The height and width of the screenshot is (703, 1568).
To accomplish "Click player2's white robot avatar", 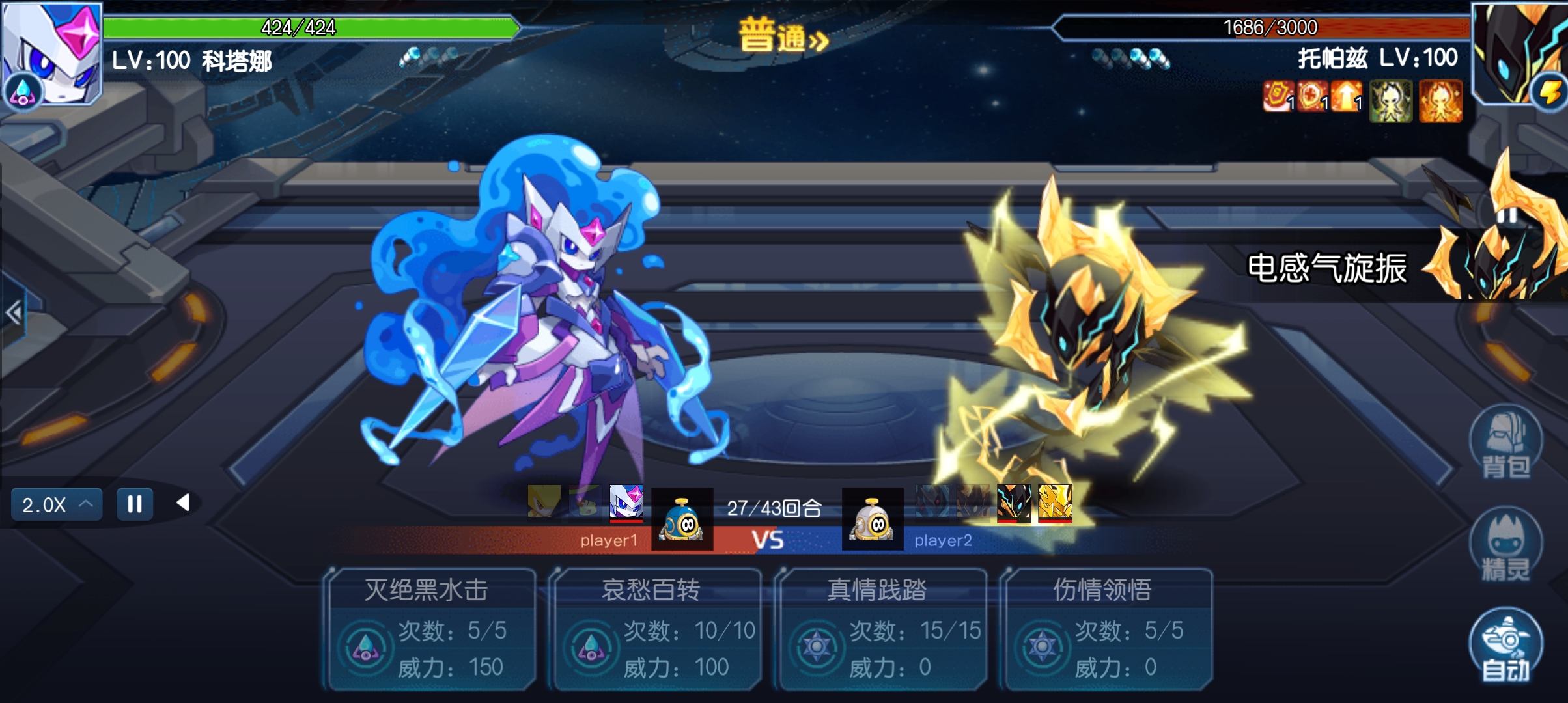I will (872, 519).
